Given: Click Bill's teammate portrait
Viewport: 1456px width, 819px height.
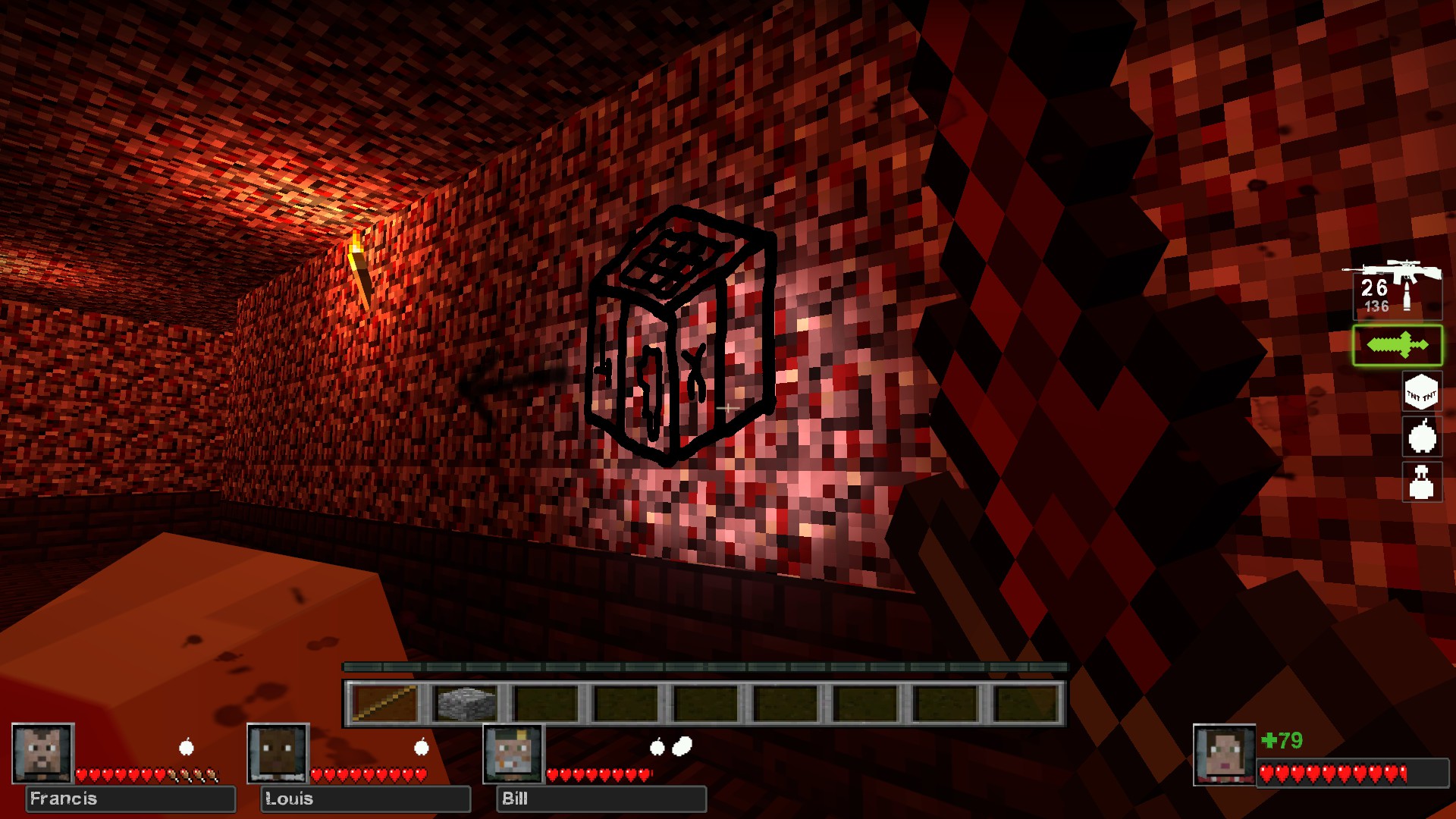Looking at the screenshot, I should [514, 753].
